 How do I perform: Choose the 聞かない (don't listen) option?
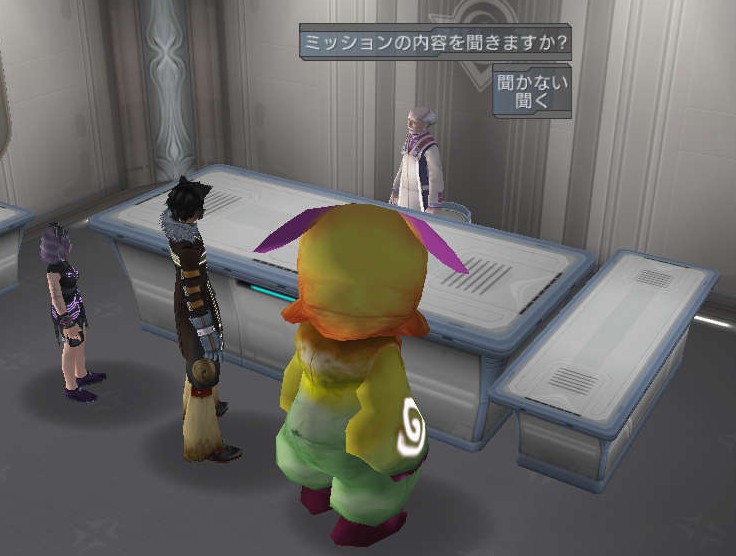click(532, 82)
